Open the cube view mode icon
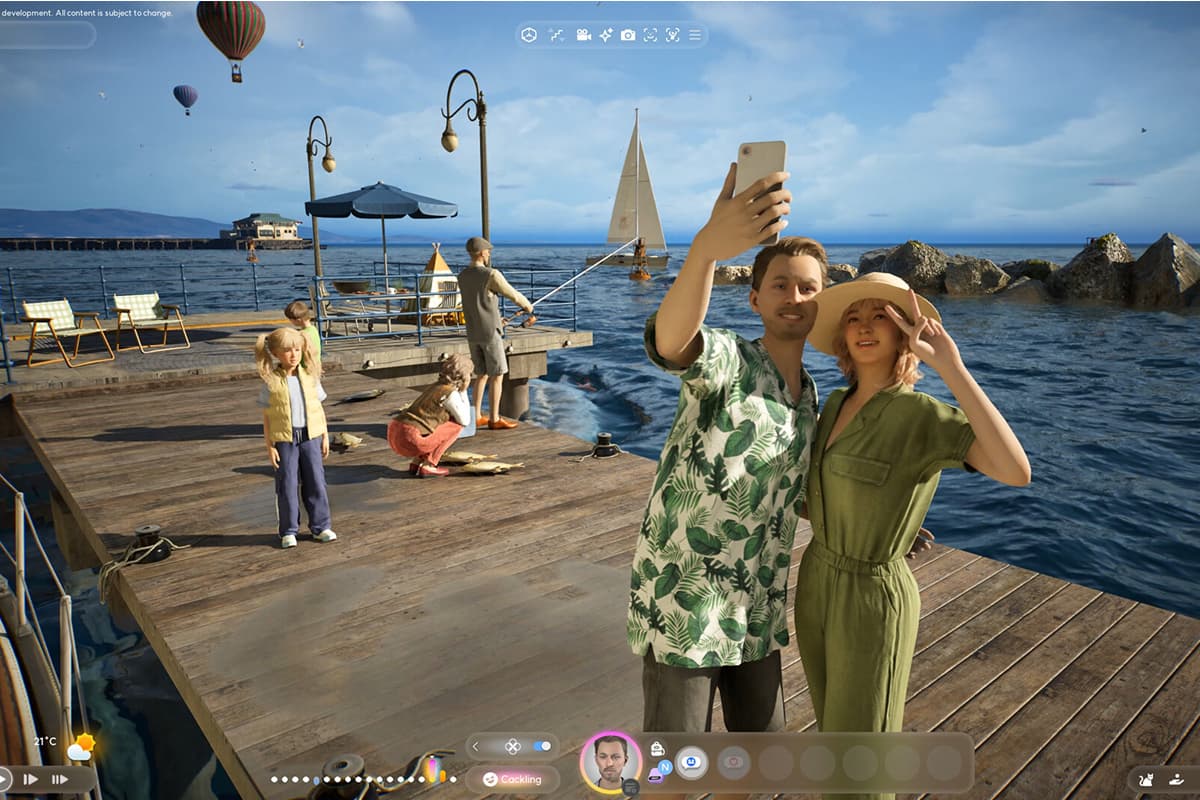Screen dimensions: 1200x800 (x=528, y=35)
